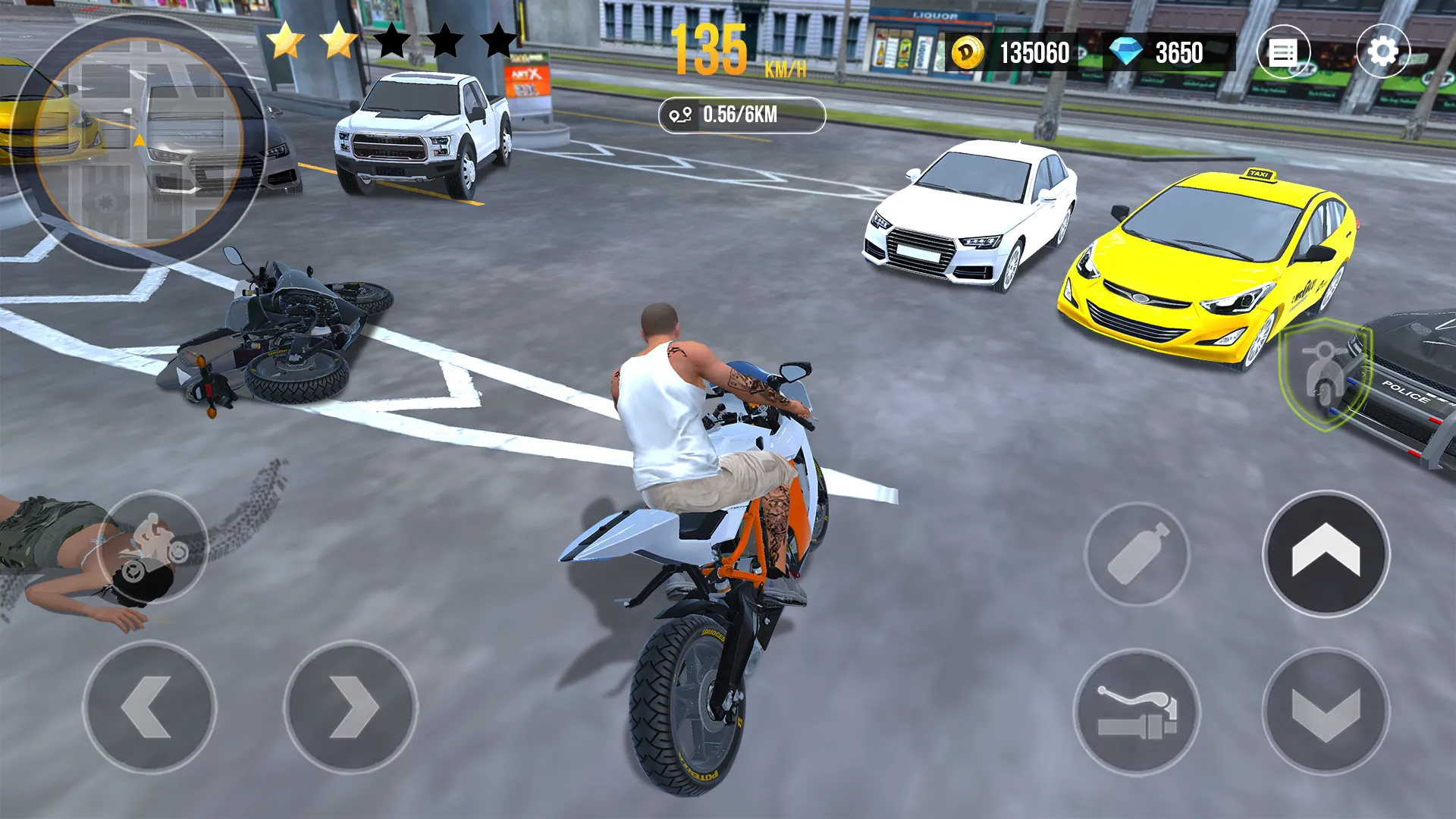This screenshot has height=819, width=1456.
Task: Open the 0.56/6KM distance tracker
Action: coord(742,115)
